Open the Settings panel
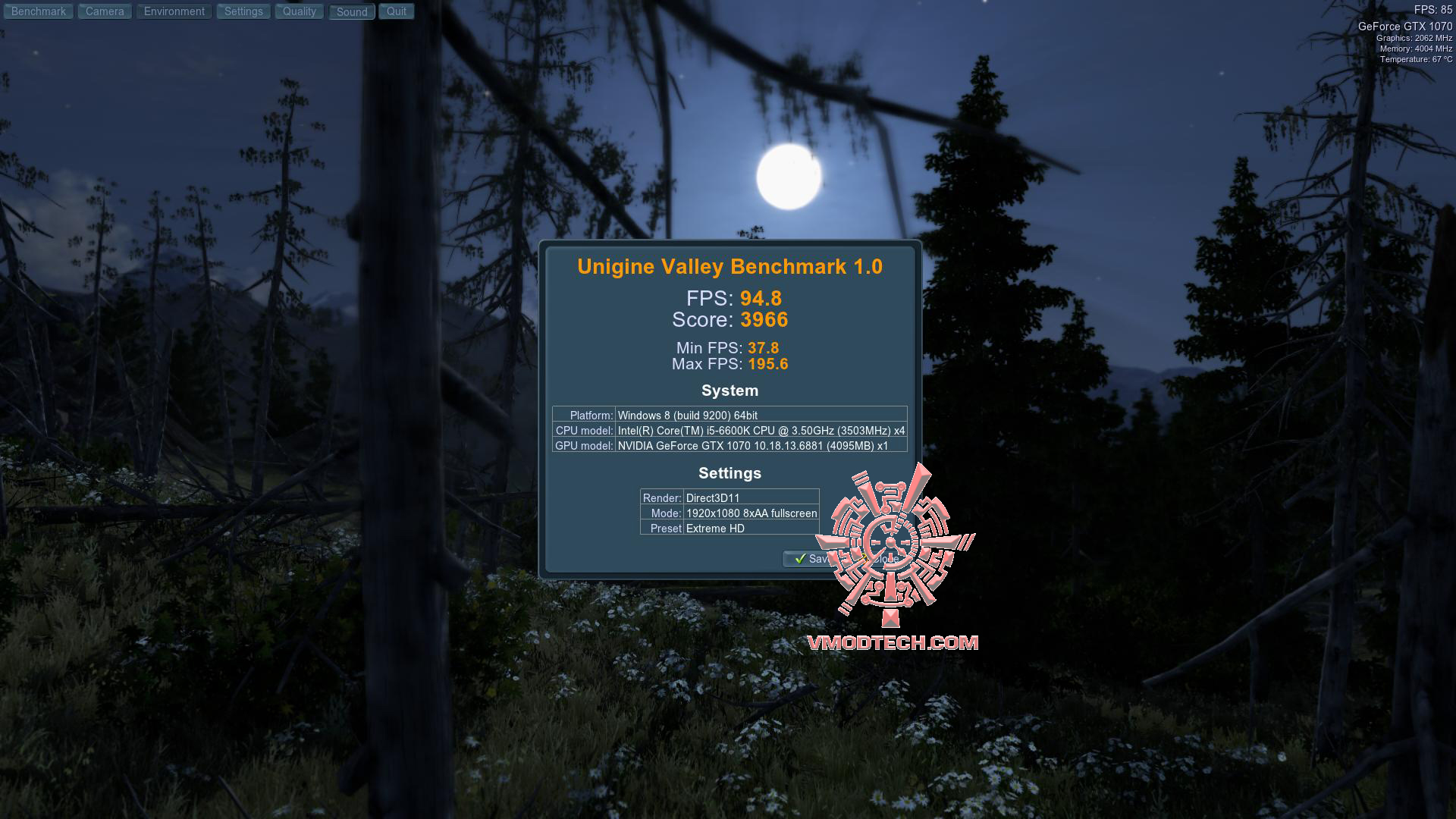This screenshot has height=819, width=1456. (243, 11)
